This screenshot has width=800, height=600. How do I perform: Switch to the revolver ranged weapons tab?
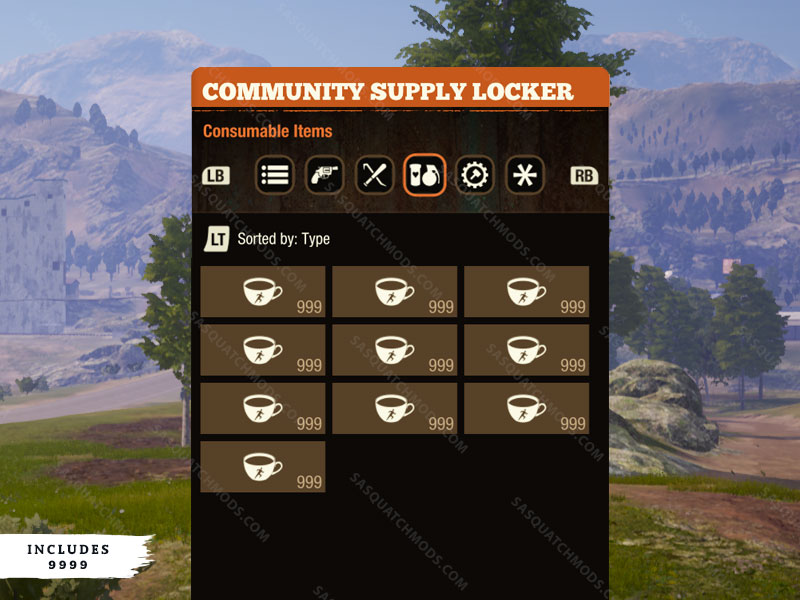click(324, 175)
